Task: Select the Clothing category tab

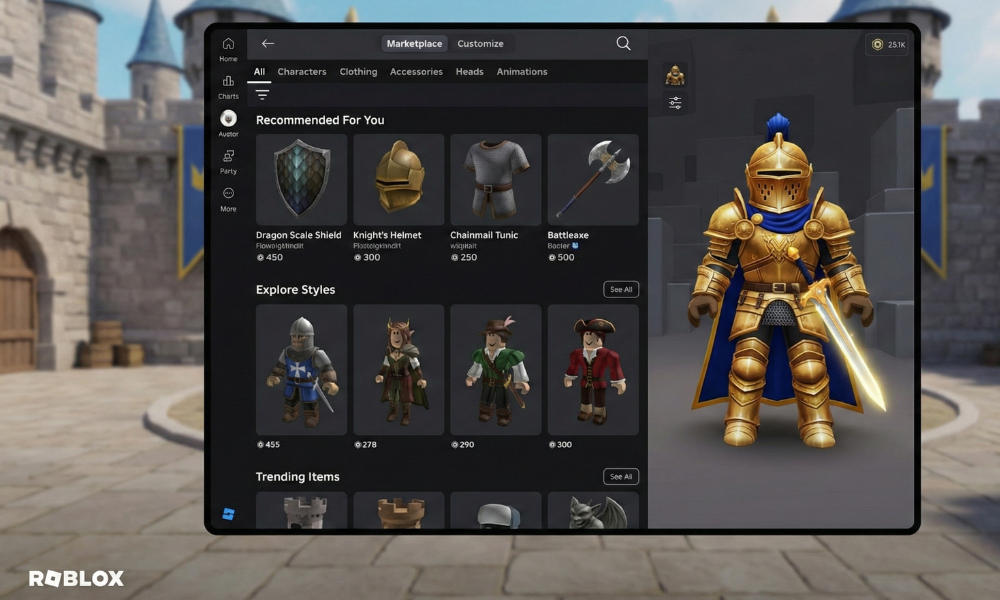Action: (x=358, y=72)
